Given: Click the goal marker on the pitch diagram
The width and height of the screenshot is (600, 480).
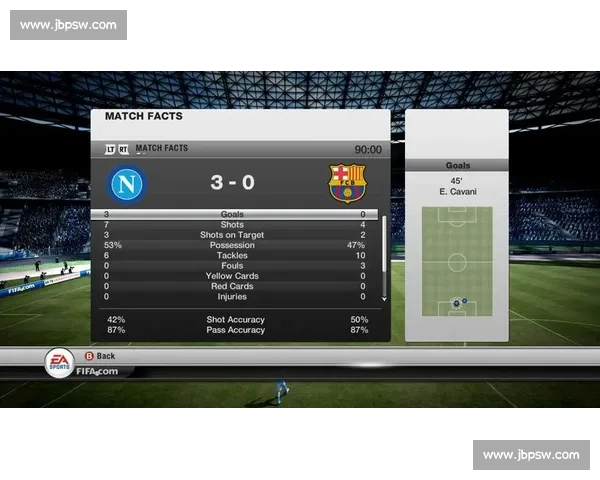Looking at the screenshot, I should click(457, 302).
